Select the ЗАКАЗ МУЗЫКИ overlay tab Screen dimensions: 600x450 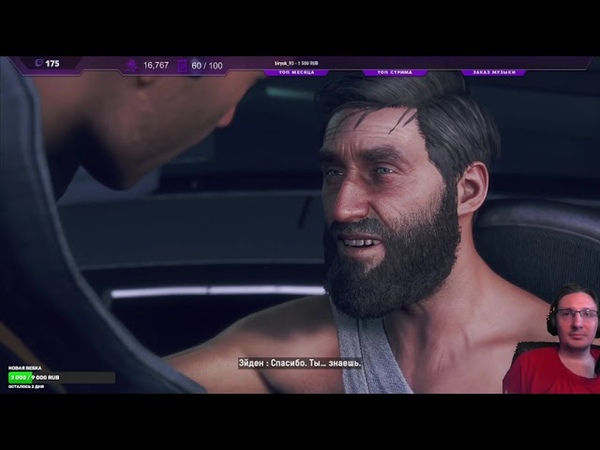(495, 73)
